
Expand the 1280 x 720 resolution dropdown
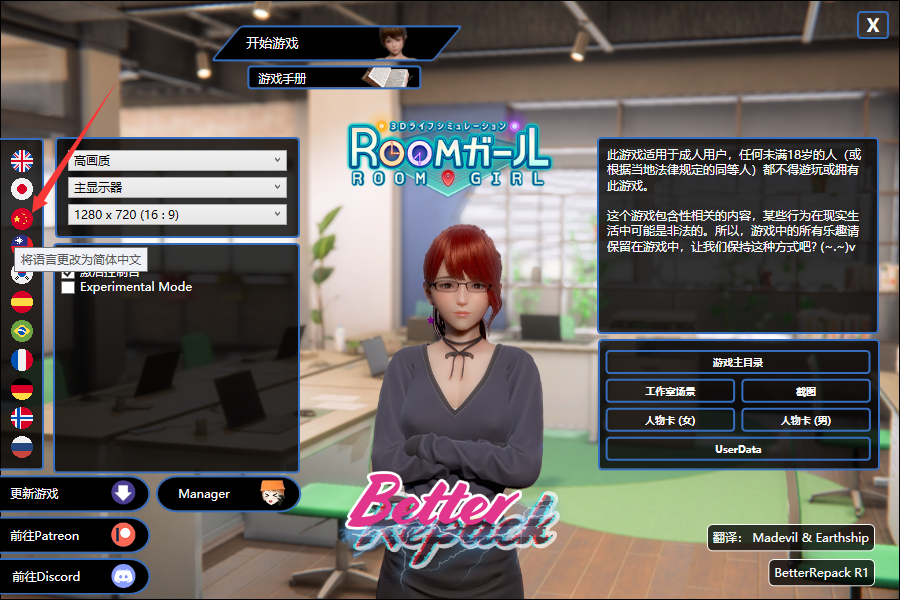(x=178, y=214)
